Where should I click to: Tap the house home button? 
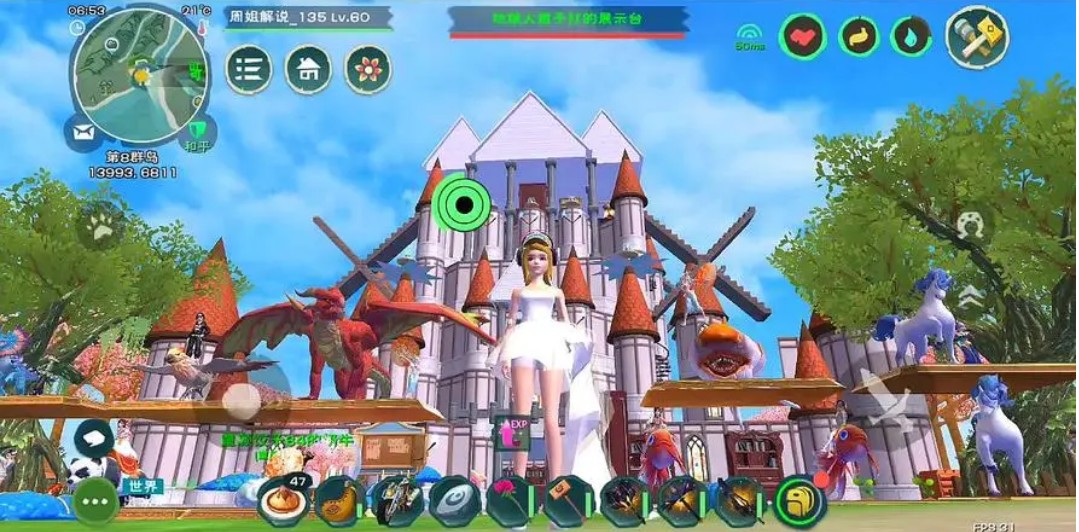point(308,70)
